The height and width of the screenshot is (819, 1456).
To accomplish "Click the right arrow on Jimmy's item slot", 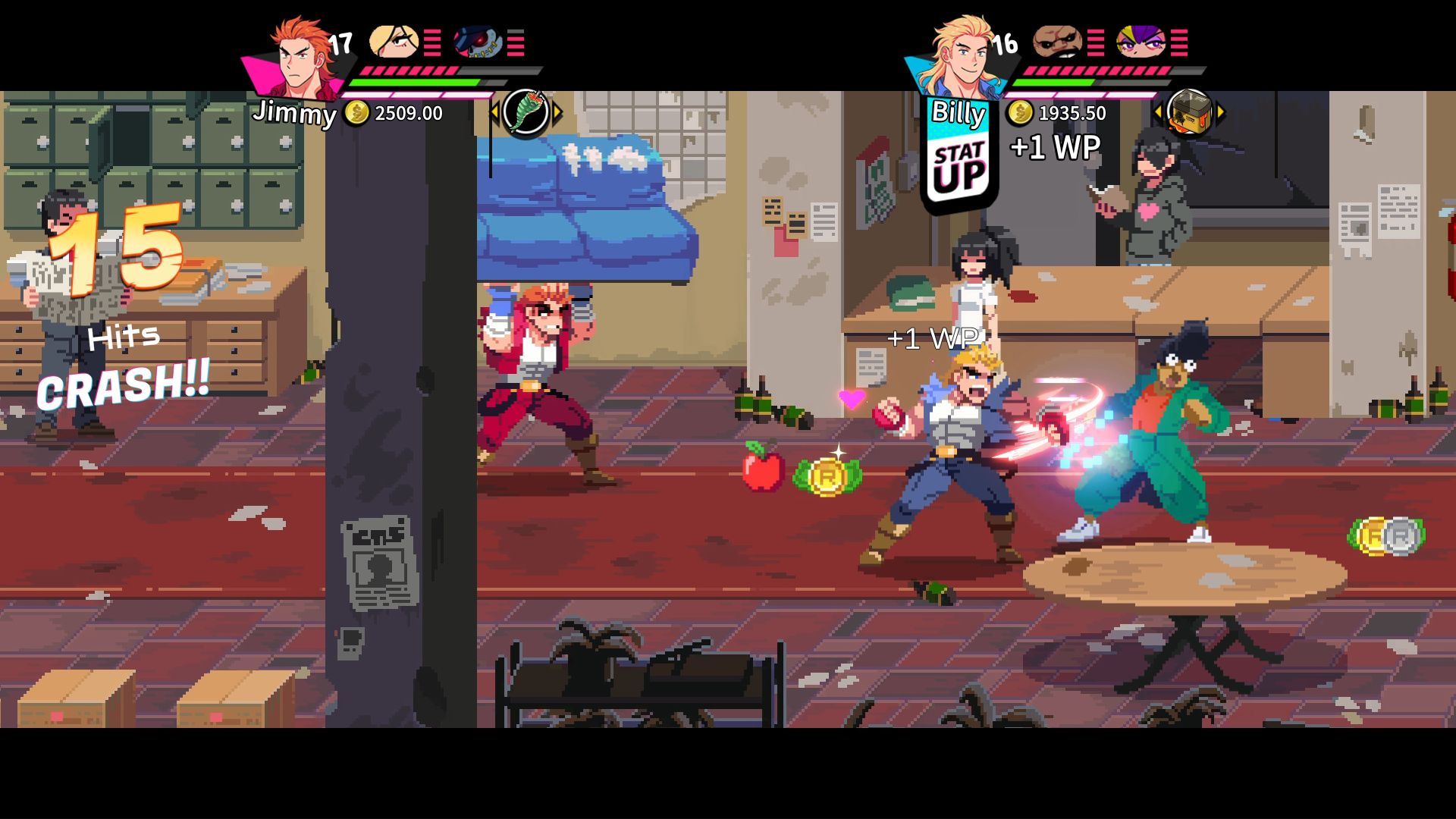I will (559, 111).
